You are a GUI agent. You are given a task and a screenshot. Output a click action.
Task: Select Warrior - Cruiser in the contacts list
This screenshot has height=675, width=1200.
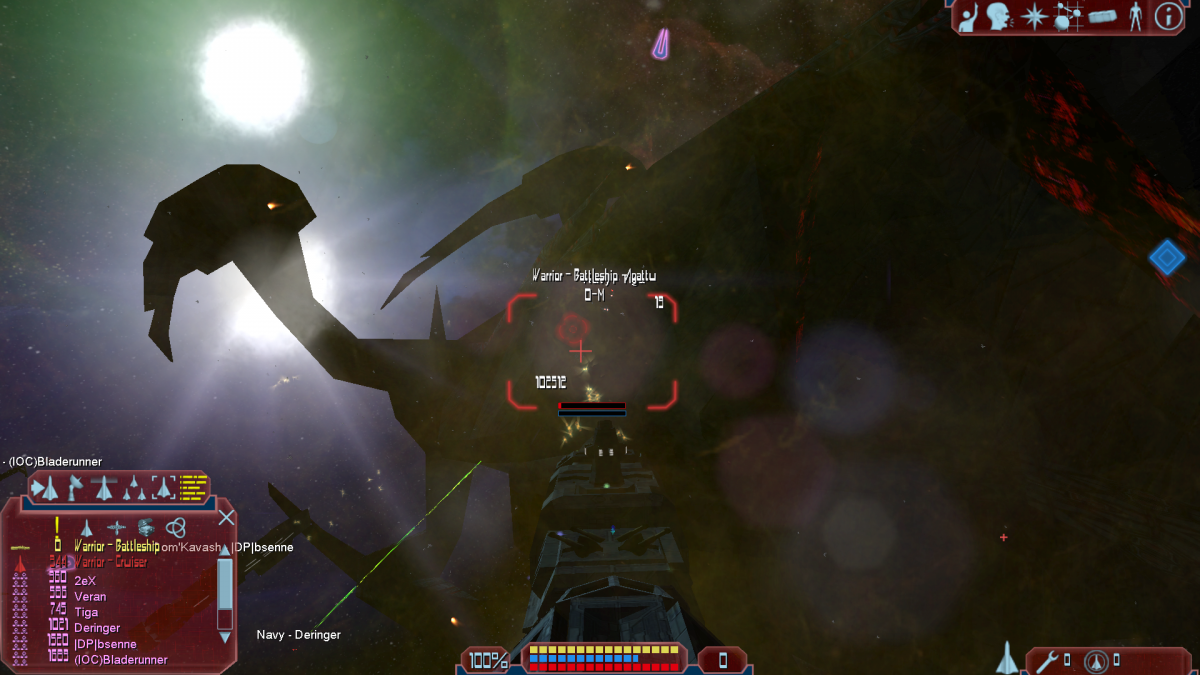point(111,562)
